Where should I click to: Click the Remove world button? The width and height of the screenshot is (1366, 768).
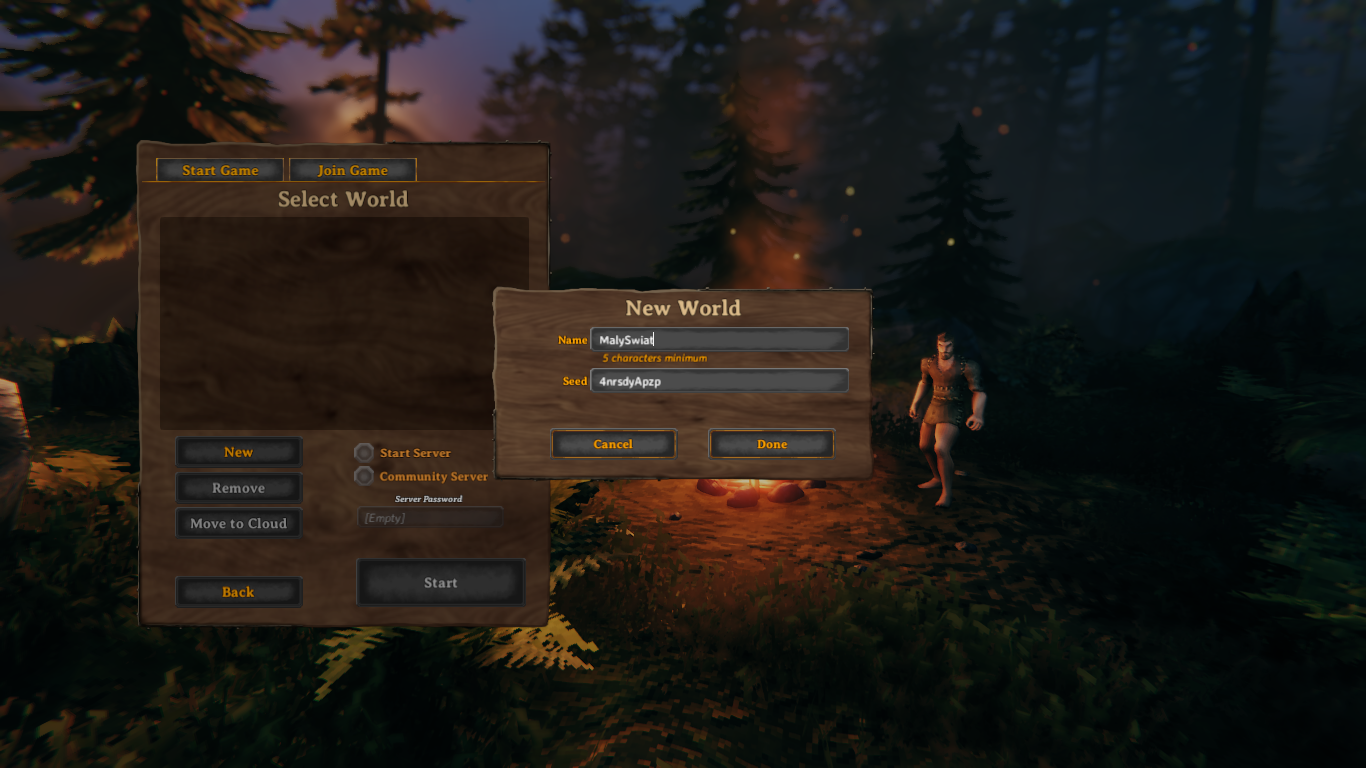tap(238, 488)
